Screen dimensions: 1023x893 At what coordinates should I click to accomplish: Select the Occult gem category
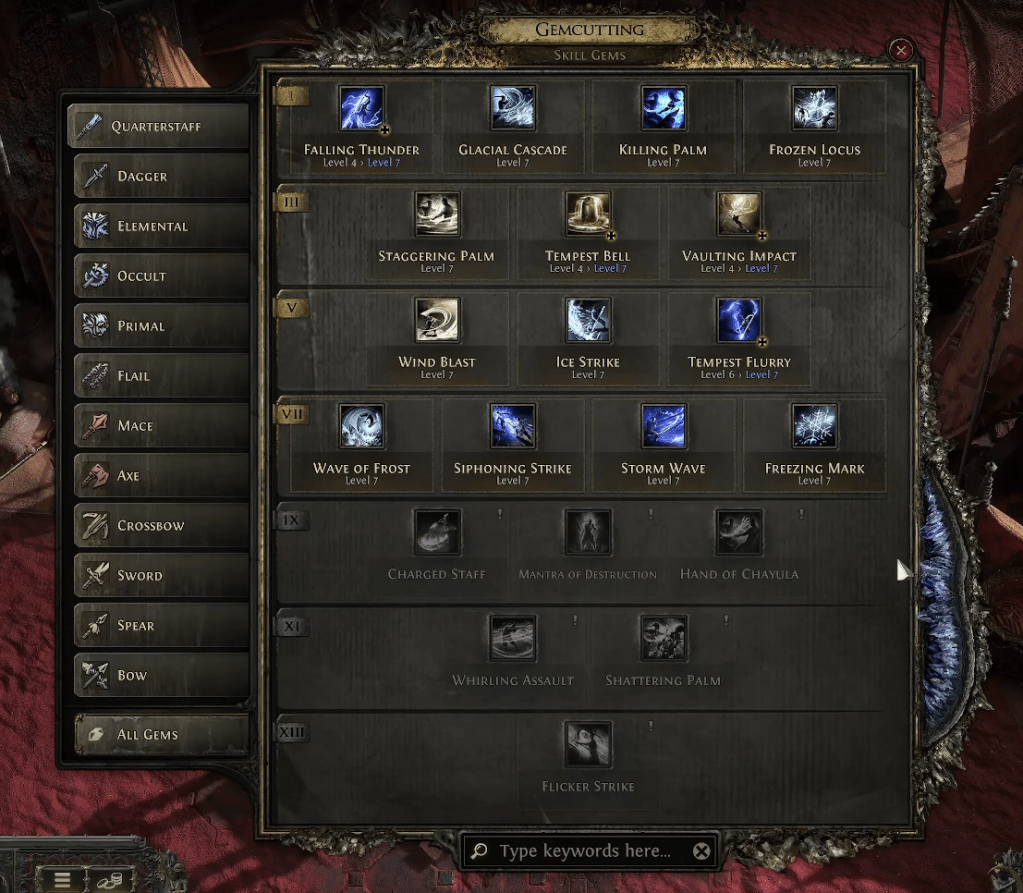pyautogui.click(x=159, y=276)
